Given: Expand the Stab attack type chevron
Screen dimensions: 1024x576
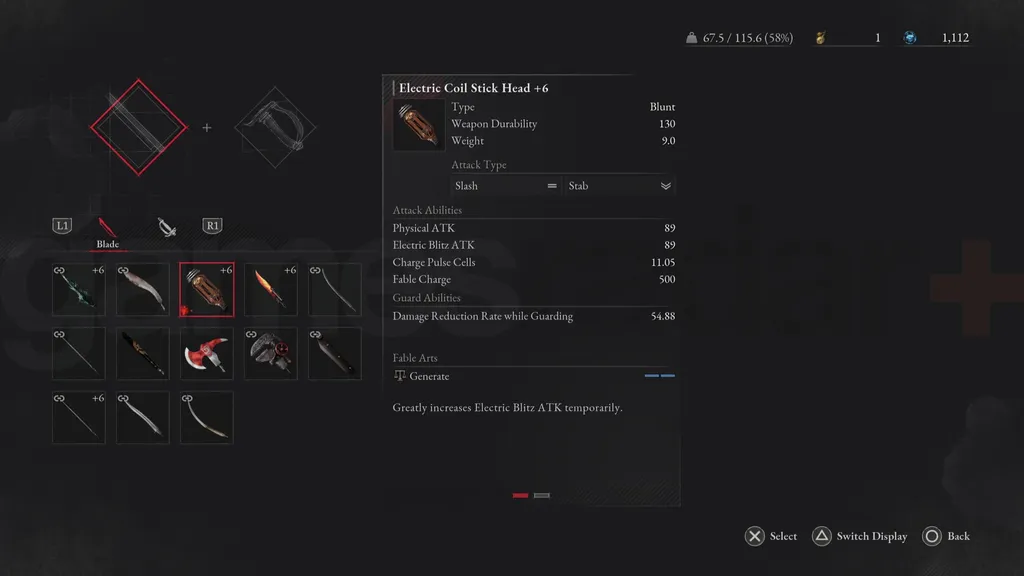Looking at the screenshot, I should pos(666,186).
